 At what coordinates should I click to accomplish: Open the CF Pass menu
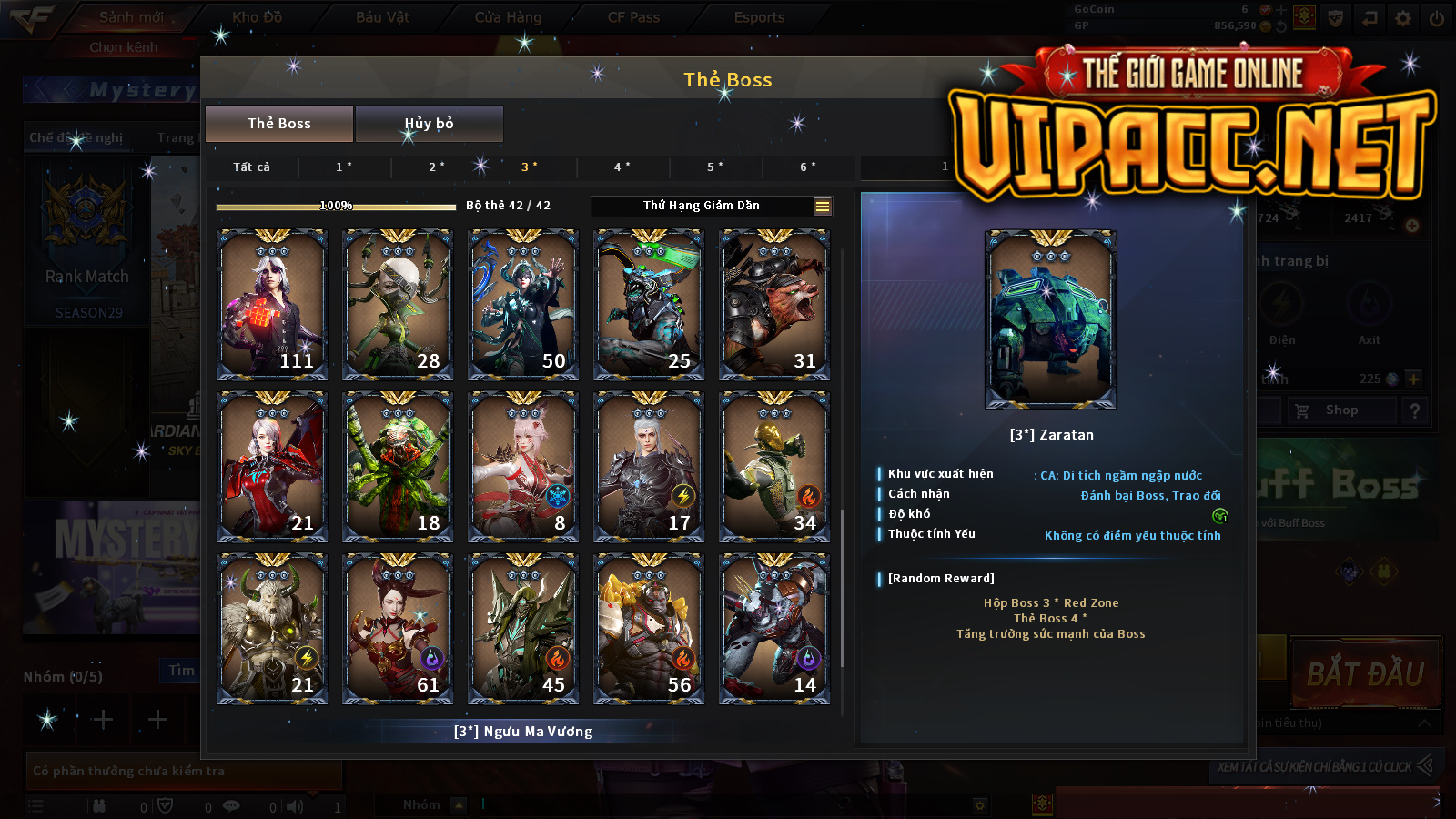(633, 17)
